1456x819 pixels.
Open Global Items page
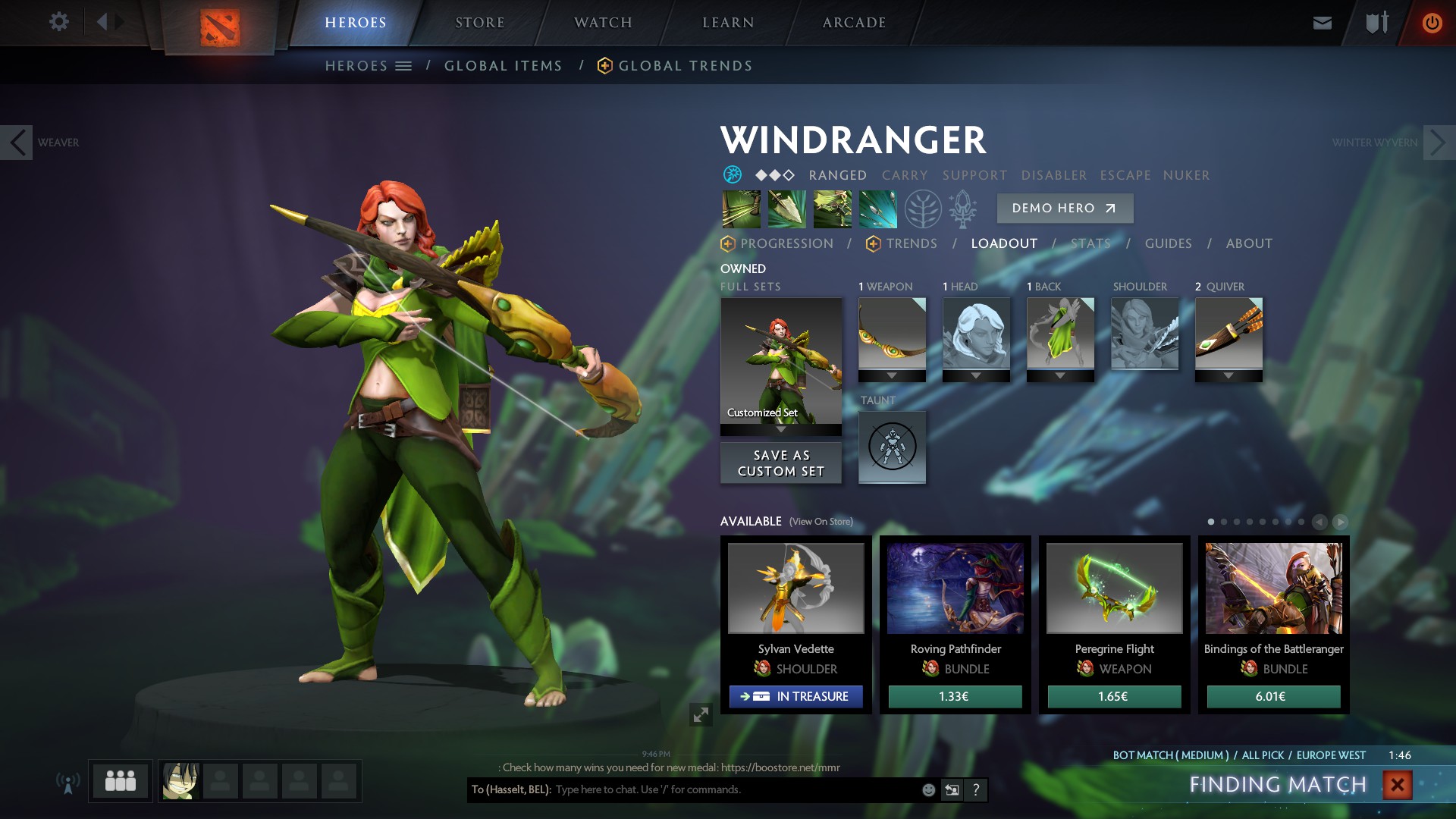503,66
